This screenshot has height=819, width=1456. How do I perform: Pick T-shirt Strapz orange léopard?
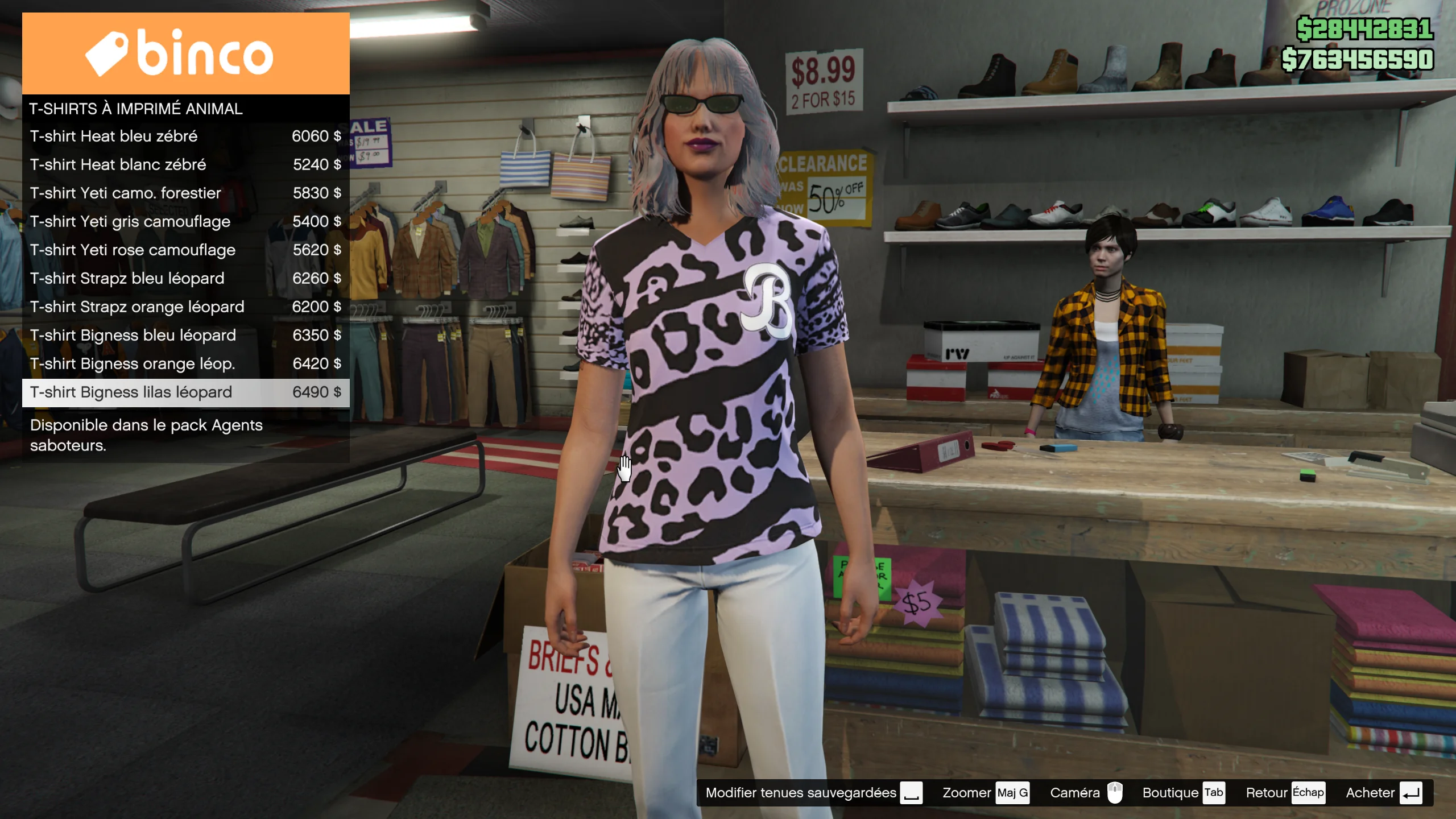[185, 307]
